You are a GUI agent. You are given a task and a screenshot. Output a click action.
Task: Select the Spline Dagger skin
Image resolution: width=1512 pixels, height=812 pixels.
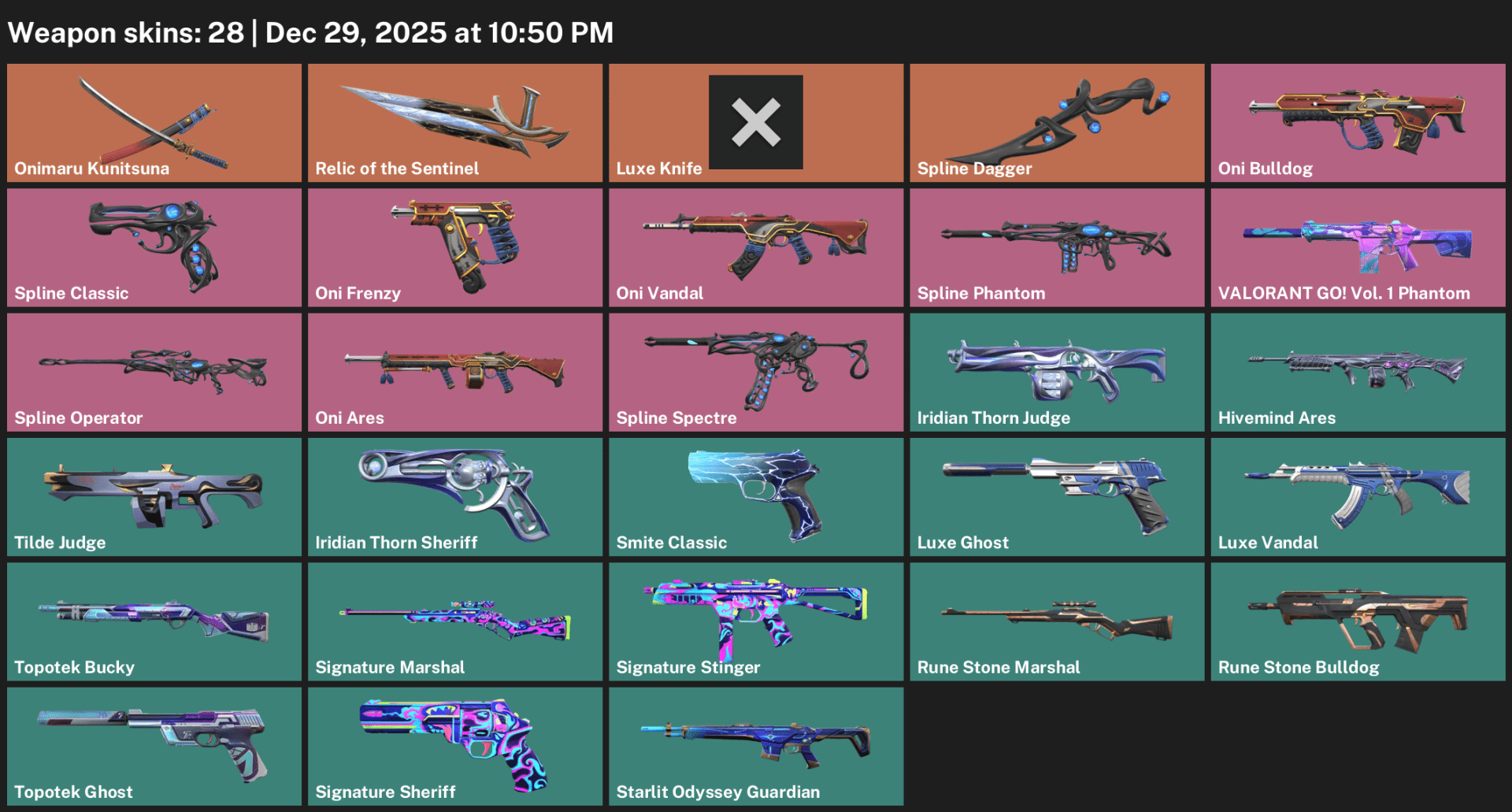coord(1056,122)
